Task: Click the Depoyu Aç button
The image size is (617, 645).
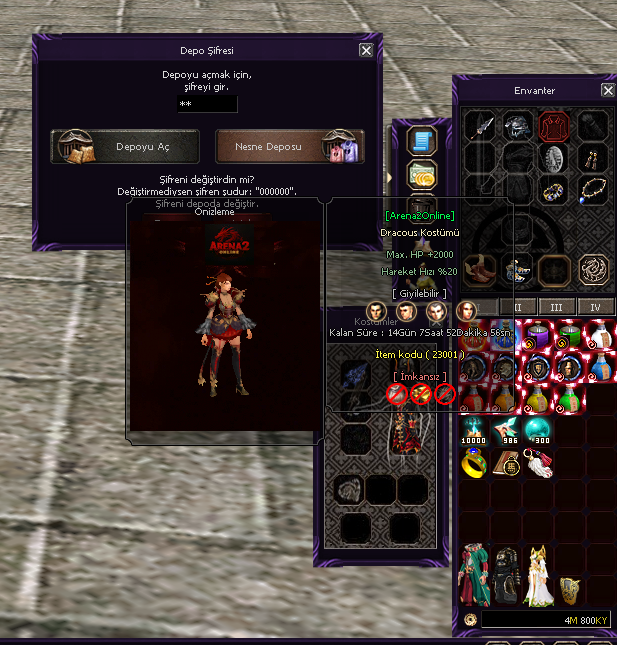Action: 125,147
